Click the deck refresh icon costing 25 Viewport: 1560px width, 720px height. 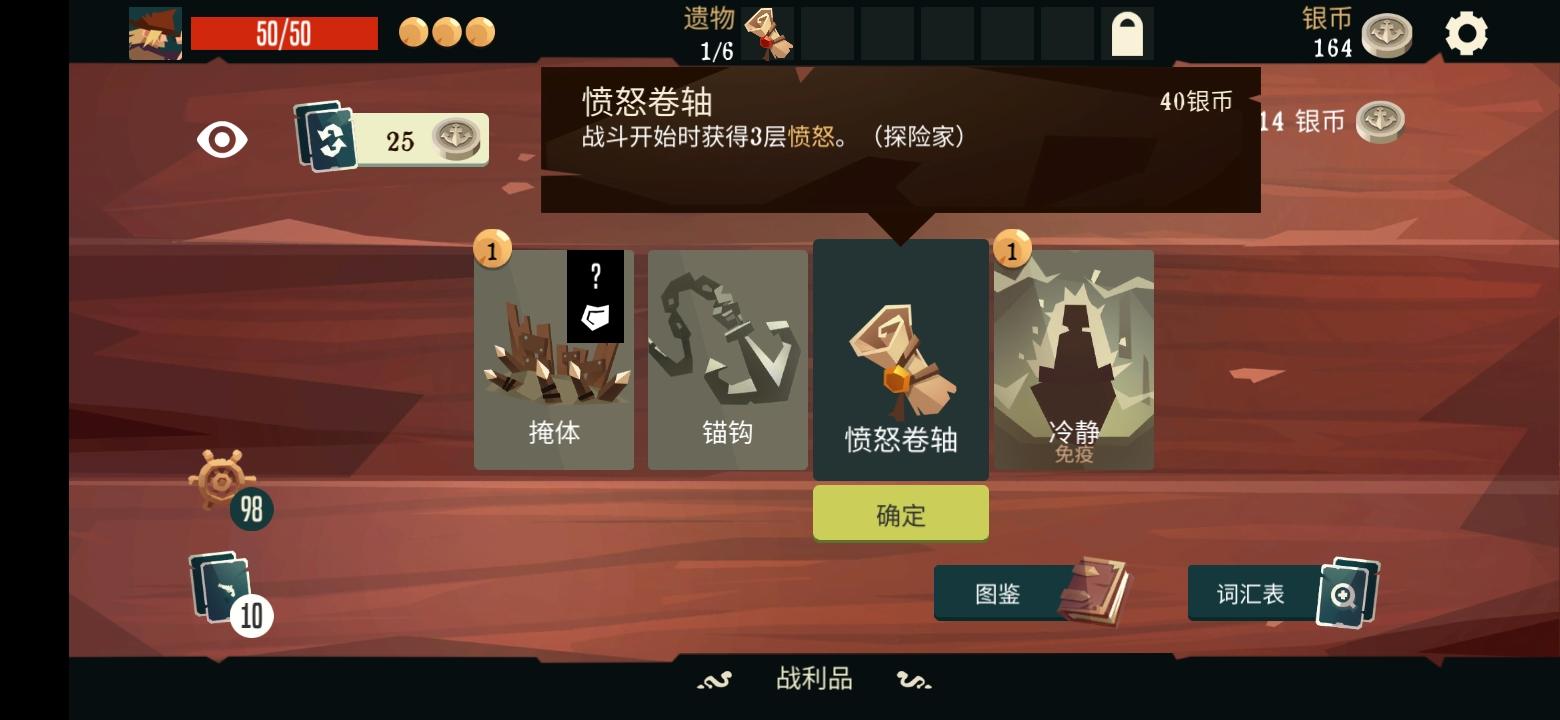point(389,140)
